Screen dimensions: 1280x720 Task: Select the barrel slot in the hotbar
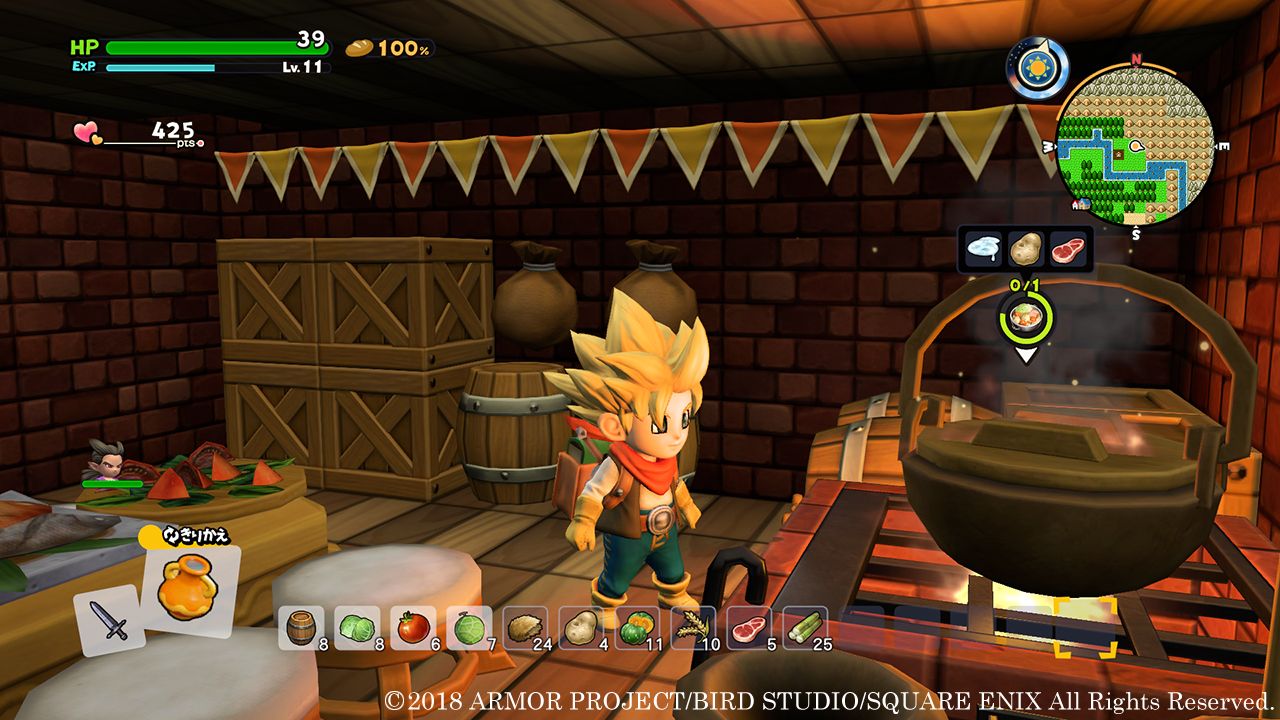pyautogui.click(x=299, y=627)
